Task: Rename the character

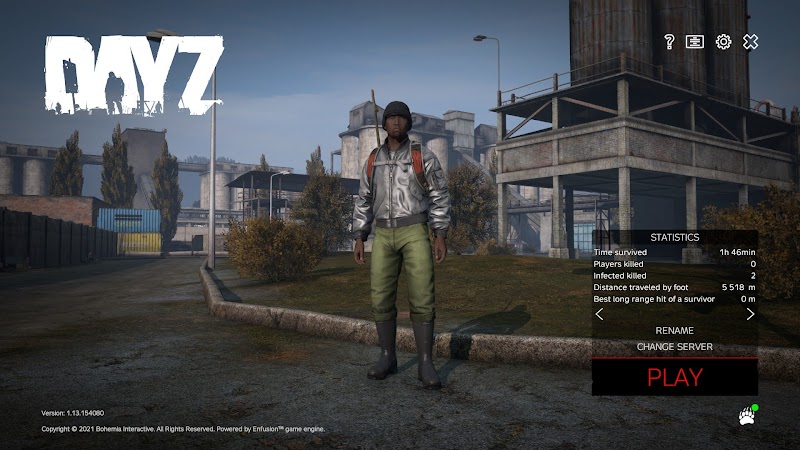Action: point(674,330)
